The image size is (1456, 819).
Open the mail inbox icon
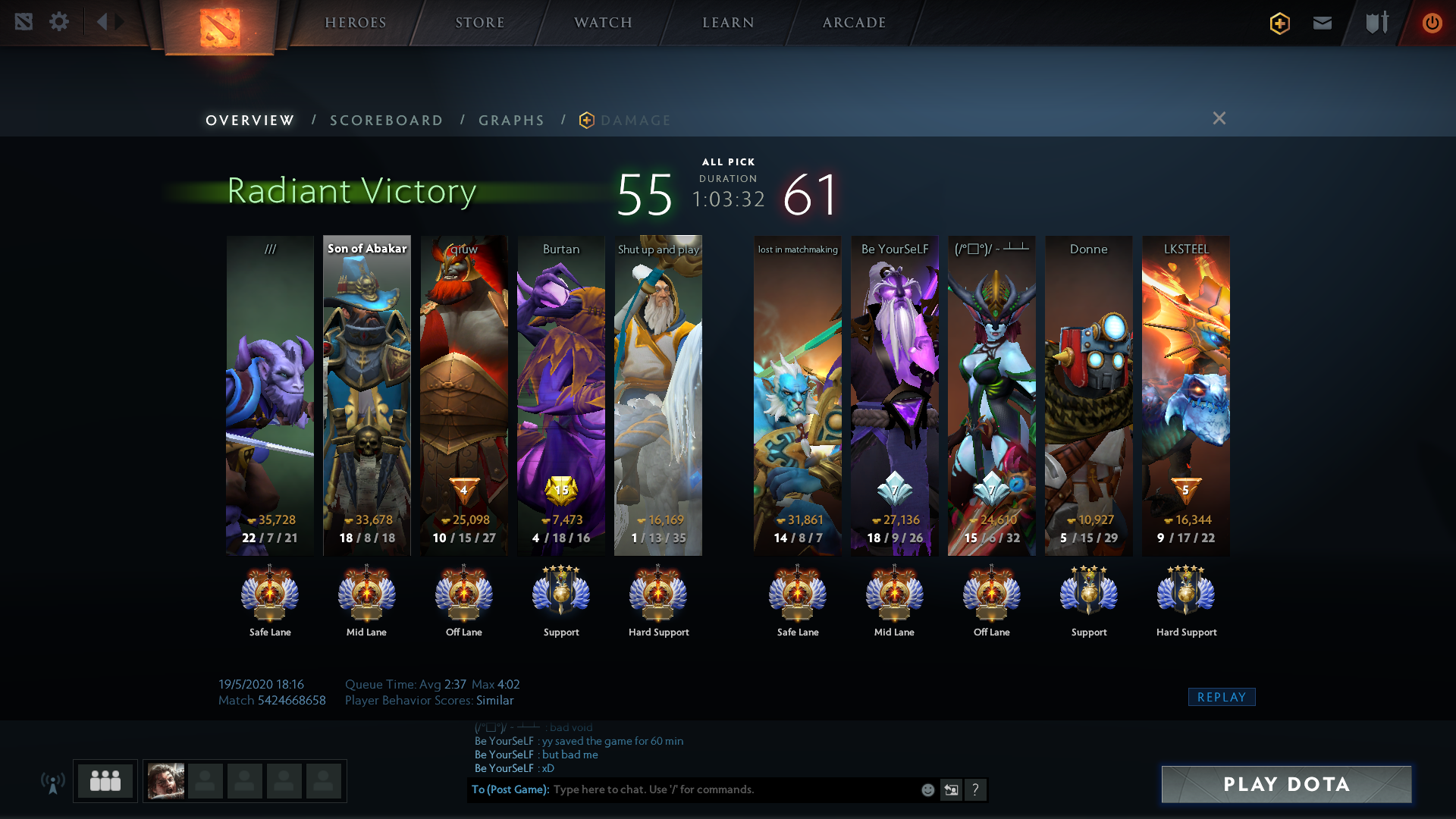[x=1323, y=23]
